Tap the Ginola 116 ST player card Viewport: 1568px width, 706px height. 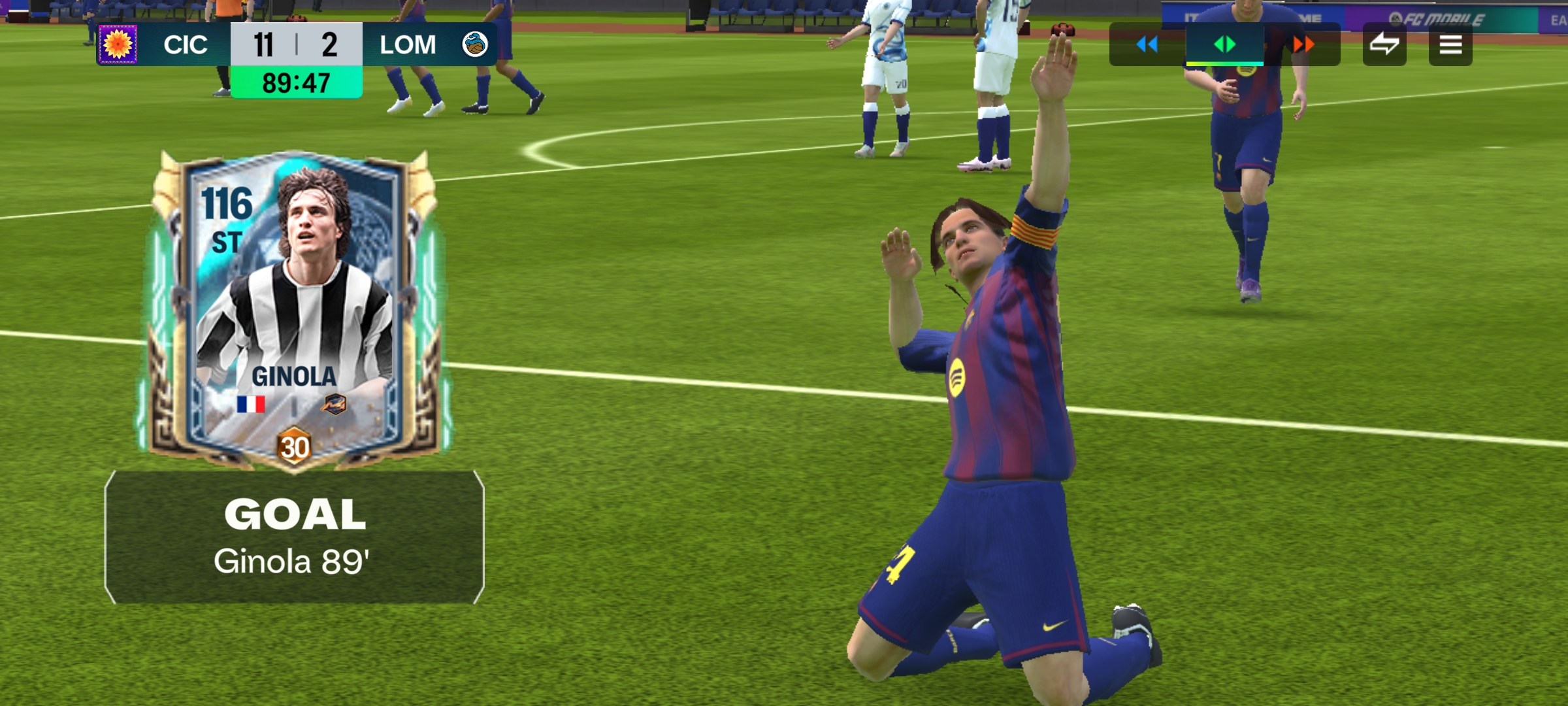[x=294, y=307]
